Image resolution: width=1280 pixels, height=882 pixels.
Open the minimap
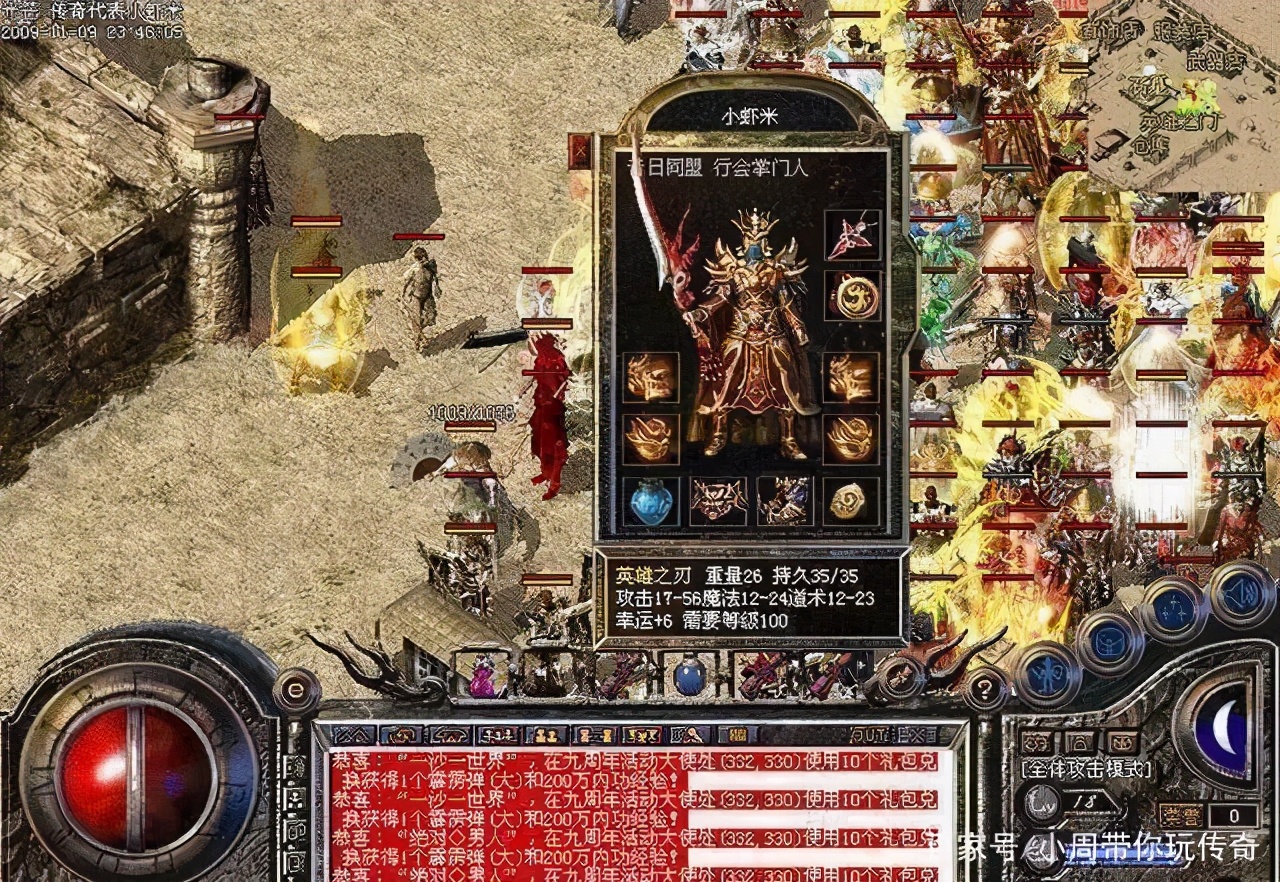1183,95
